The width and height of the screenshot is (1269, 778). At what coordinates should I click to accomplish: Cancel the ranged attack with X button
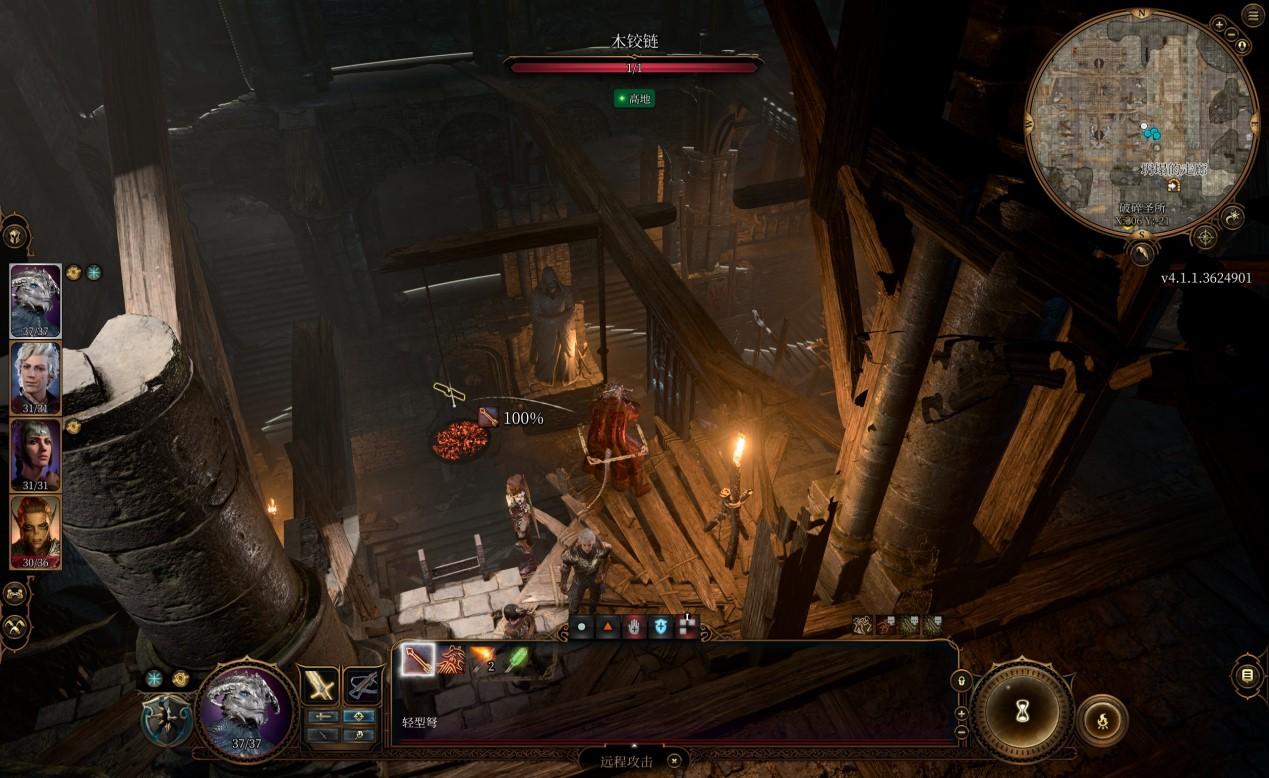[x=674, y=762]
